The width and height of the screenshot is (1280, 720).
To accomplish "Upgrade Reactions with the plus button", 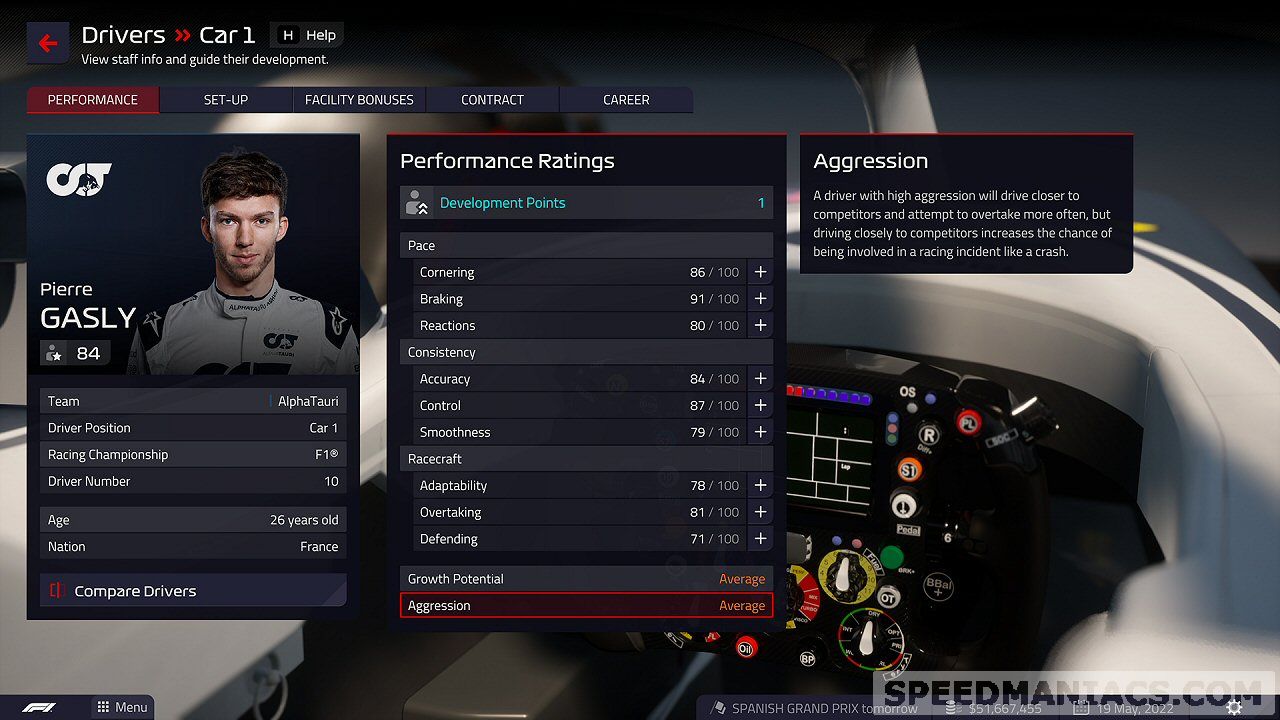I will [x=760, y=325].
